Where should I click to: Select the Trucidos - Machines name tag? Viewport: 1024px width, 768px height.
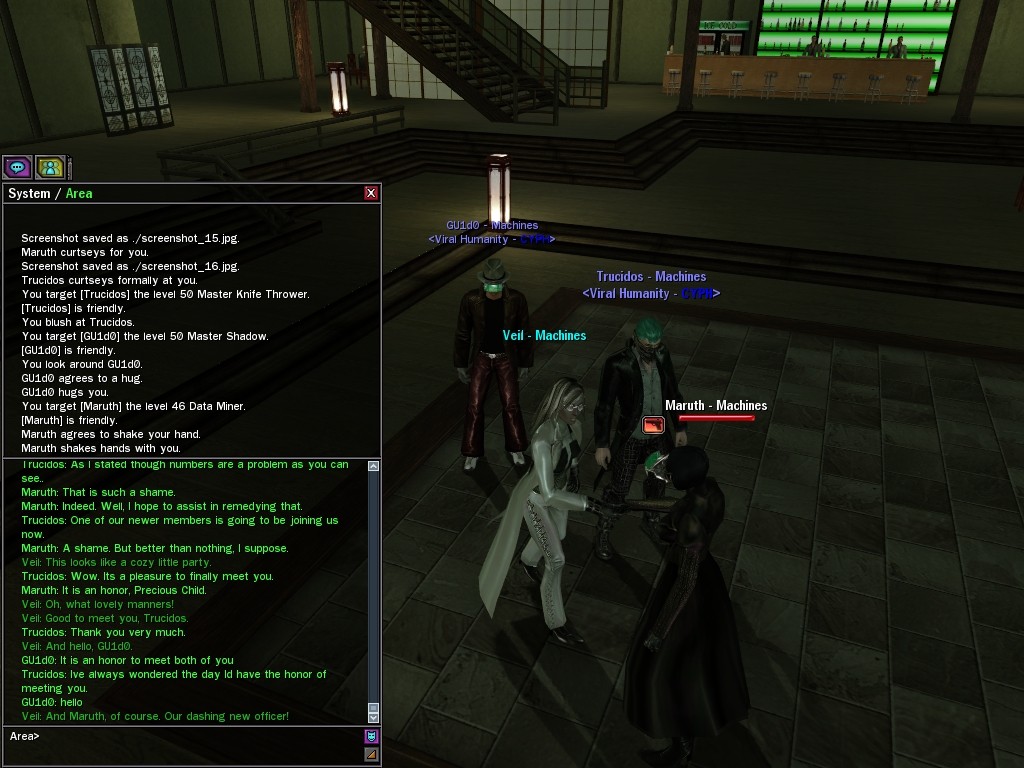[651, 276]
